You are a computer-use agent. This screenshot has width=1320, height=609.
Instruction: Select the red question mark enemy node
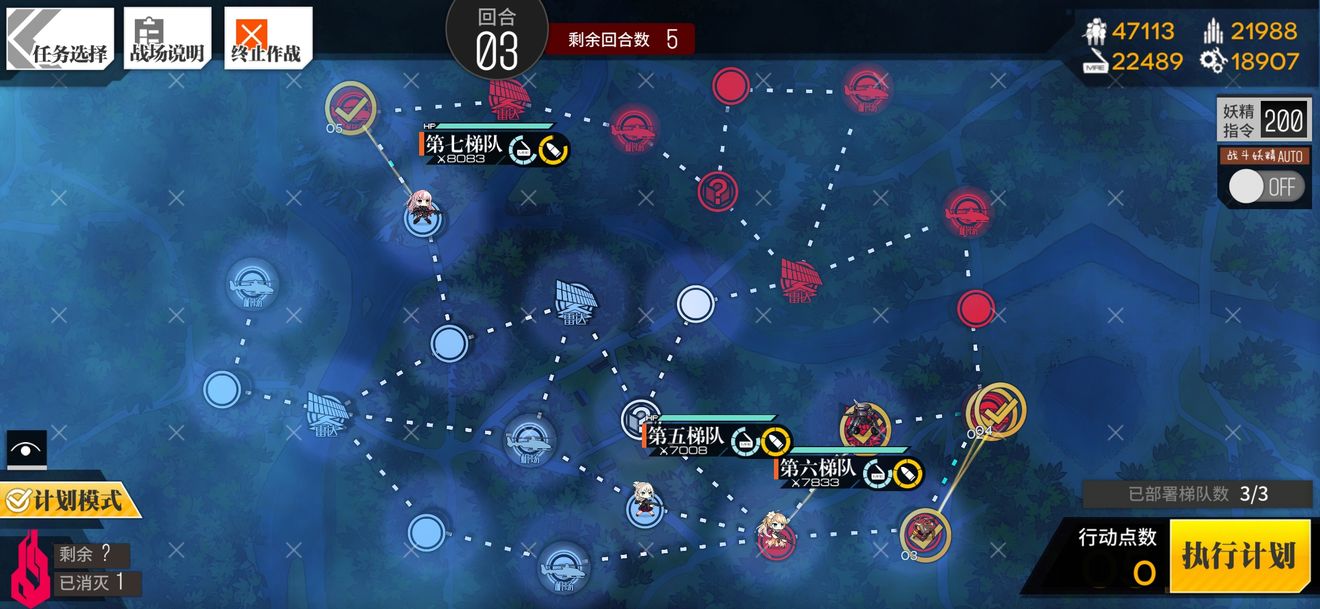coord(717,189)
